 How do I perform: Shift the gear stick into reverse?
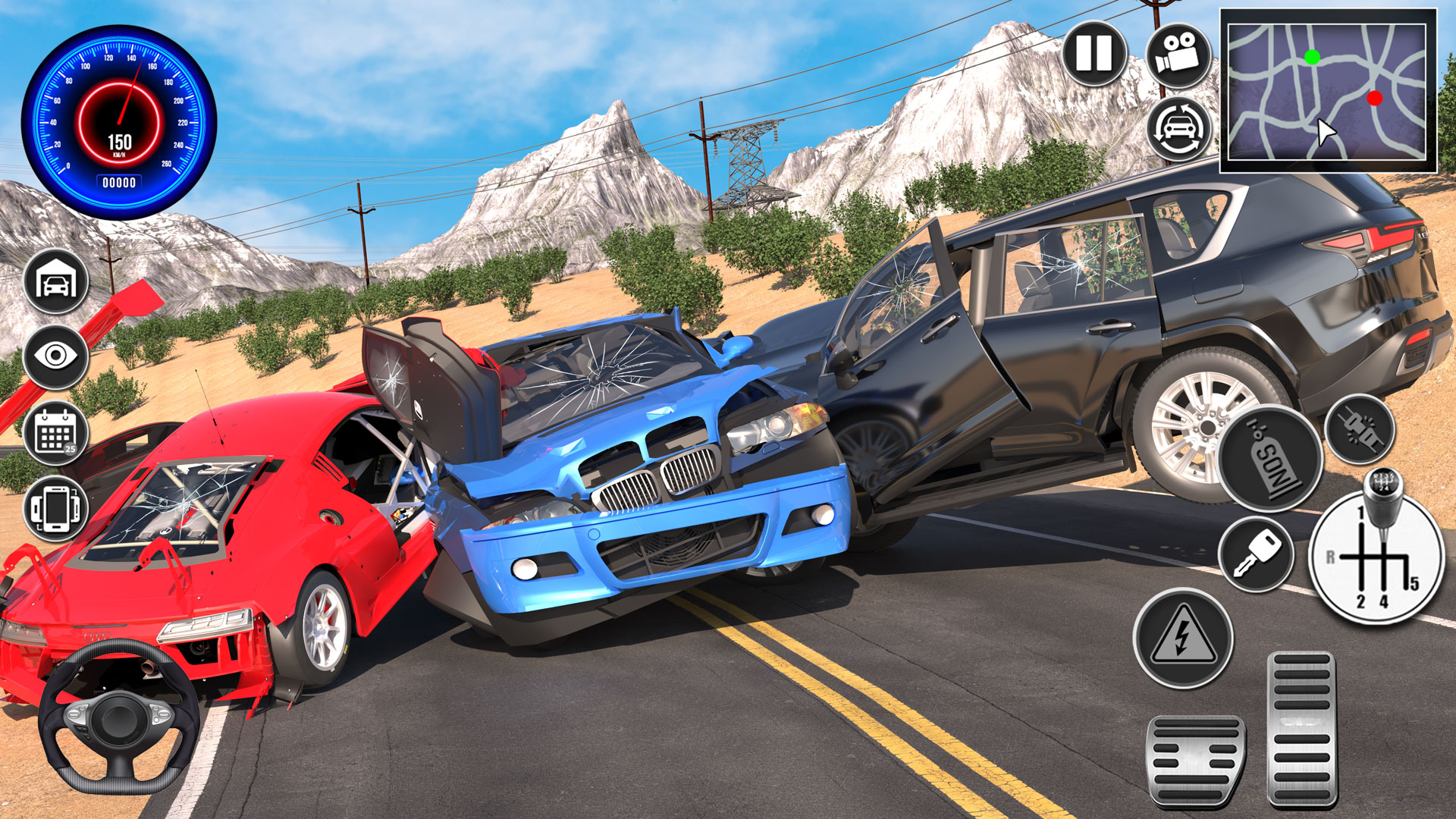click(1332, 556)
